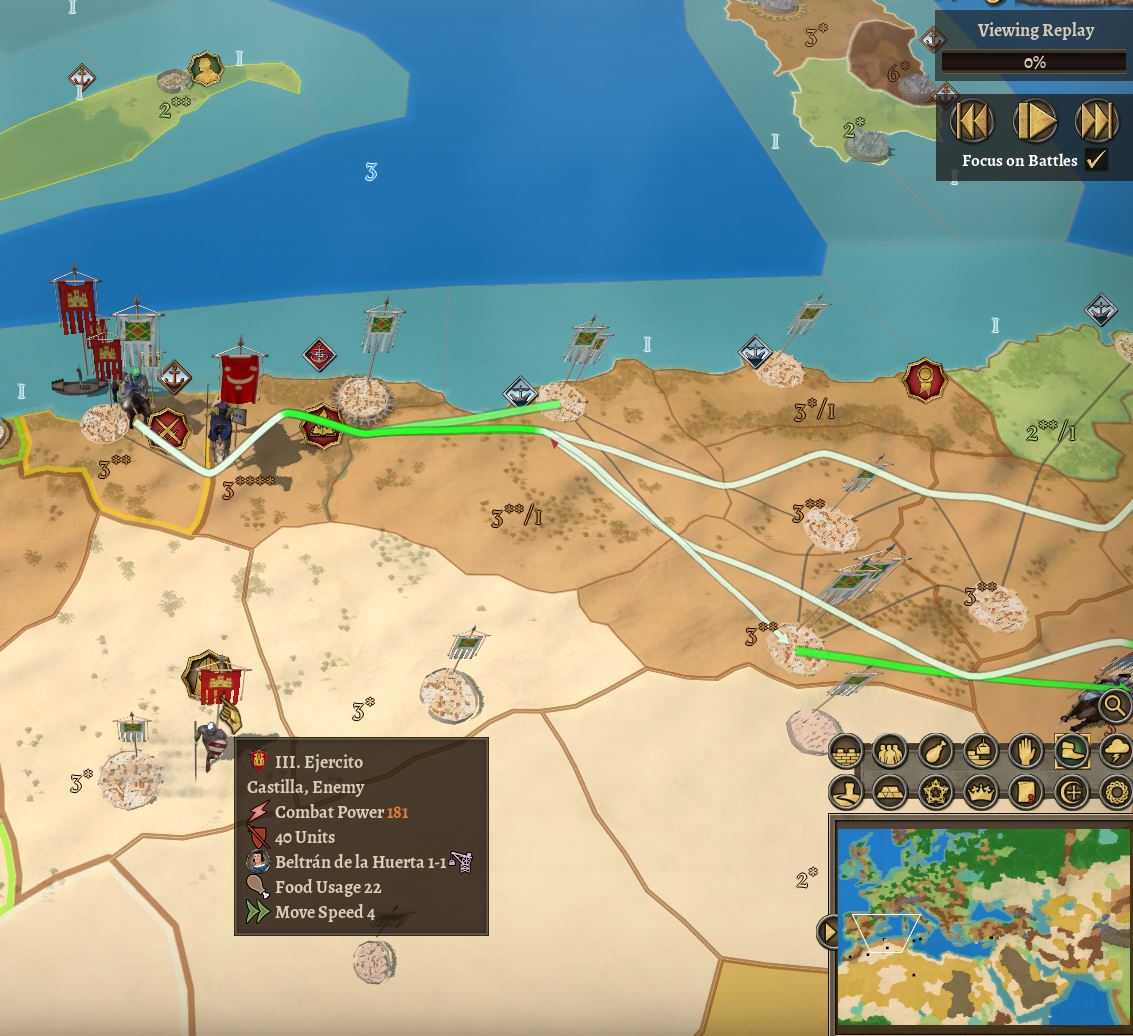
Task: Toggle the boot movement overlay
Action: point(1071,751)
